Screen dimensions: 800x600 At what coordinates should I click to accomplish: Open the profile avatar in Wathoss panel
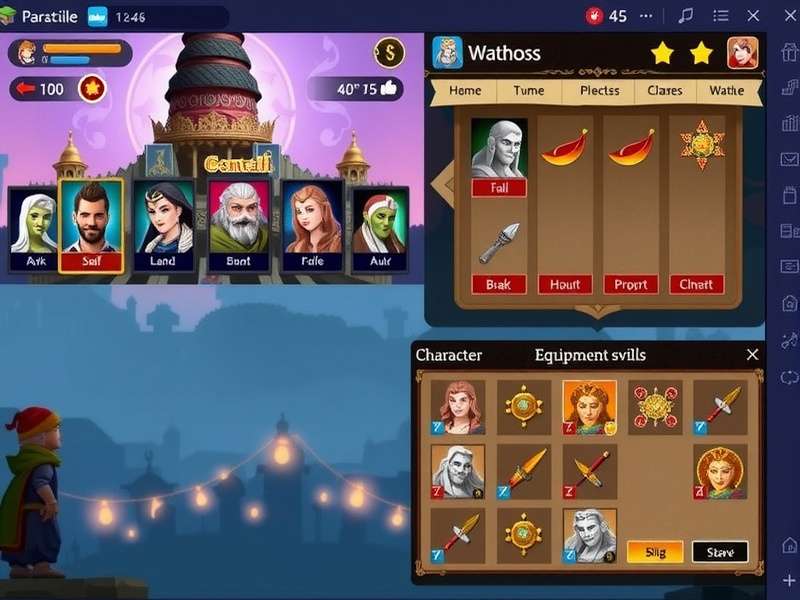pos(742,52)
